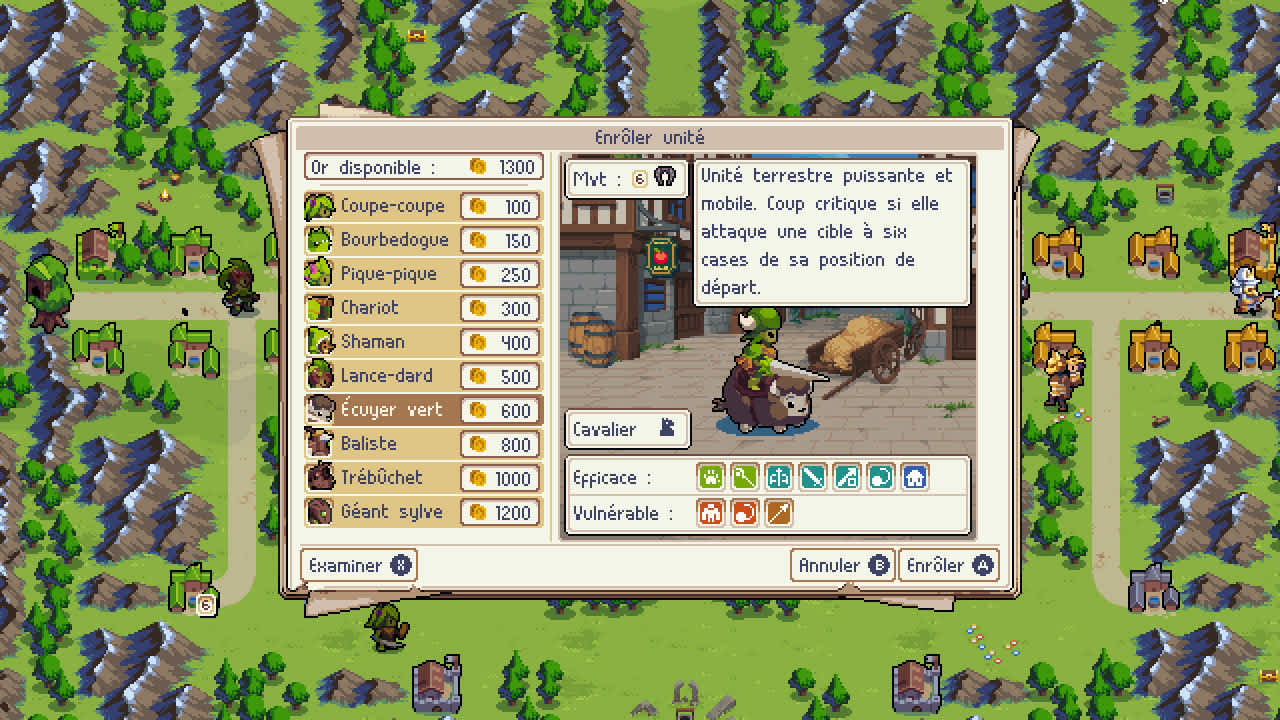Select the Écuyer vert unit portrait icon
The image size is (1280, 720).
[320, 409]
